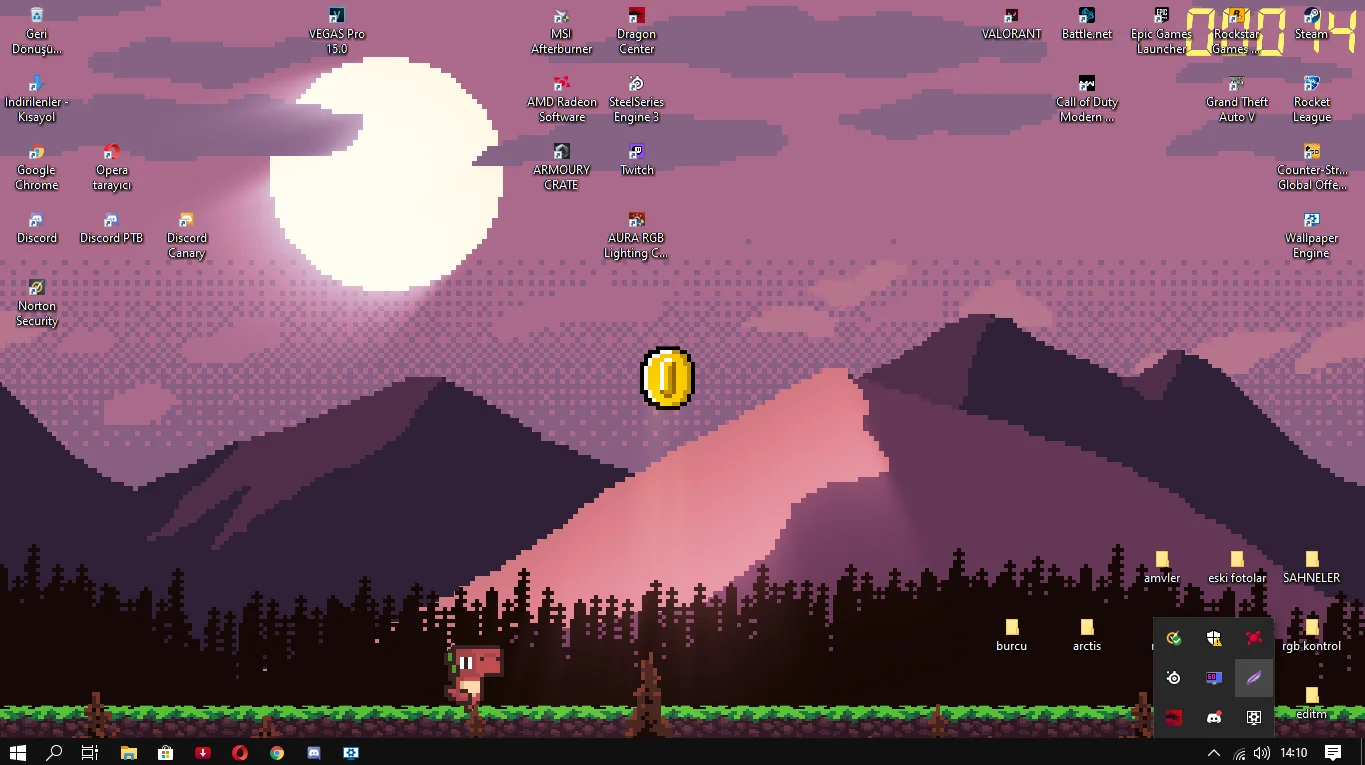Open Windows Search on the taskbar

(53, 752)
